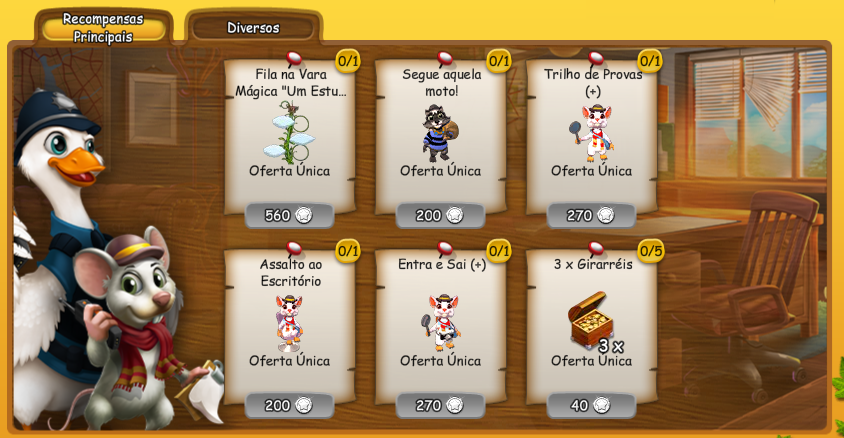Select the Trilho de Provas character image

(x=595, y=132)
